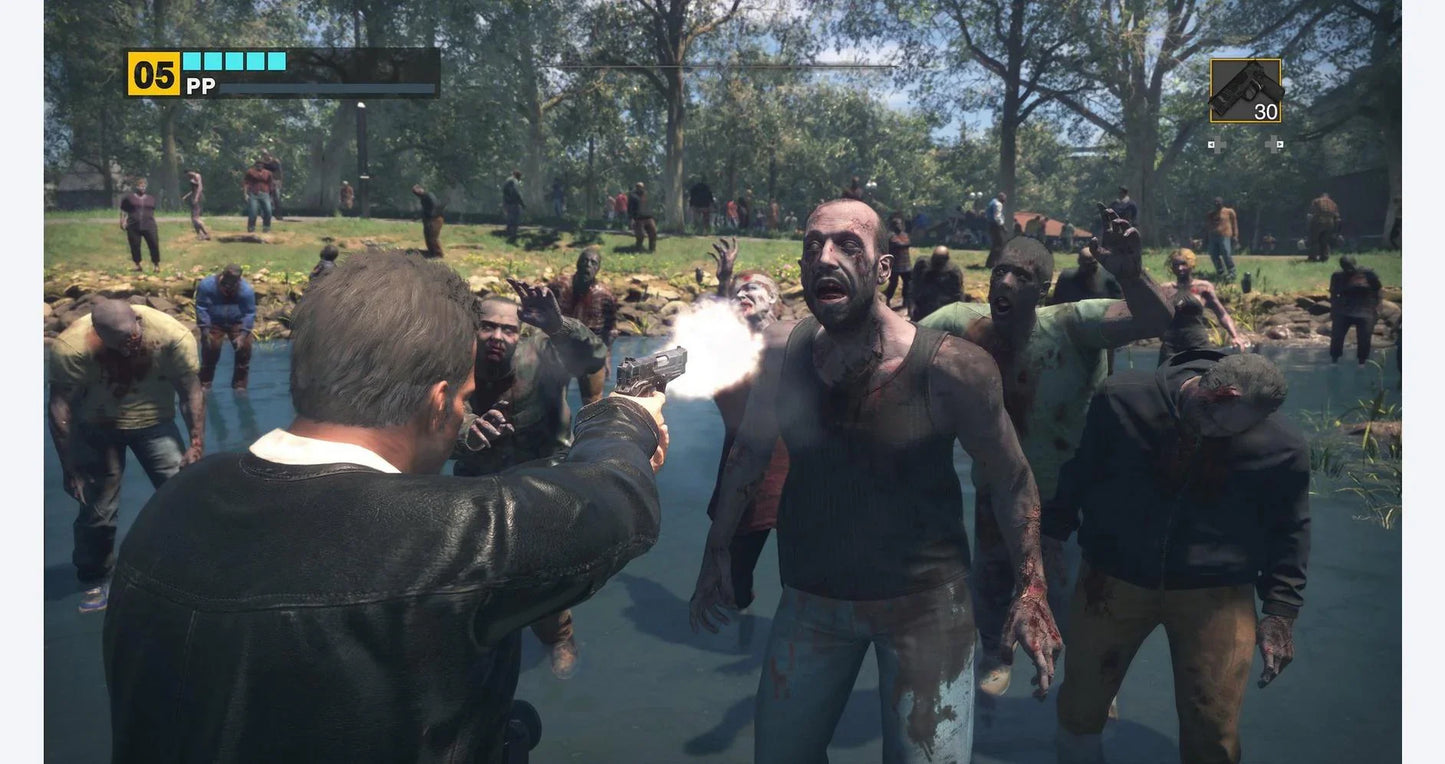Click the right weapon-switch arrow icon
The width and height of the screenshot is (1445, 764).
click(x=1278, y=144)
